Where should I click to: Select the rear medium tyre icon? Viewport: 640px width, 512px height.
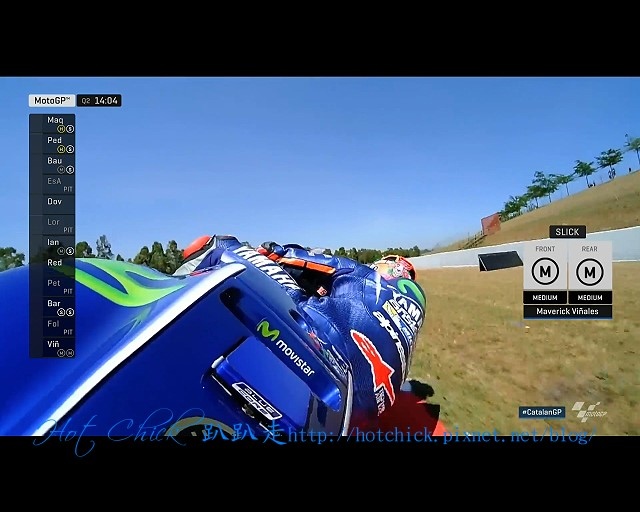click(x=590, y=270)
